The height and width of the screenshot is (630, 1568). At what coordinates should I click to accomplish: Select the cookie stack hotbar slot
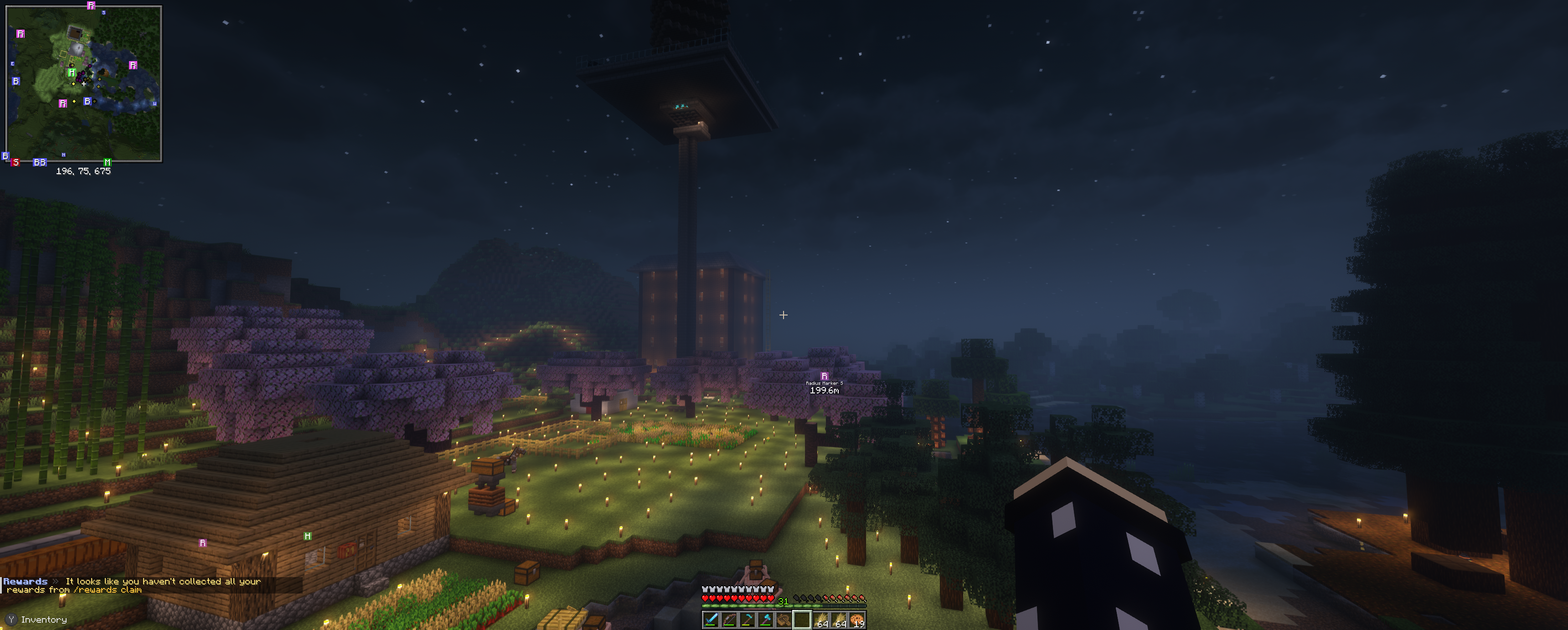coord(857,620)
